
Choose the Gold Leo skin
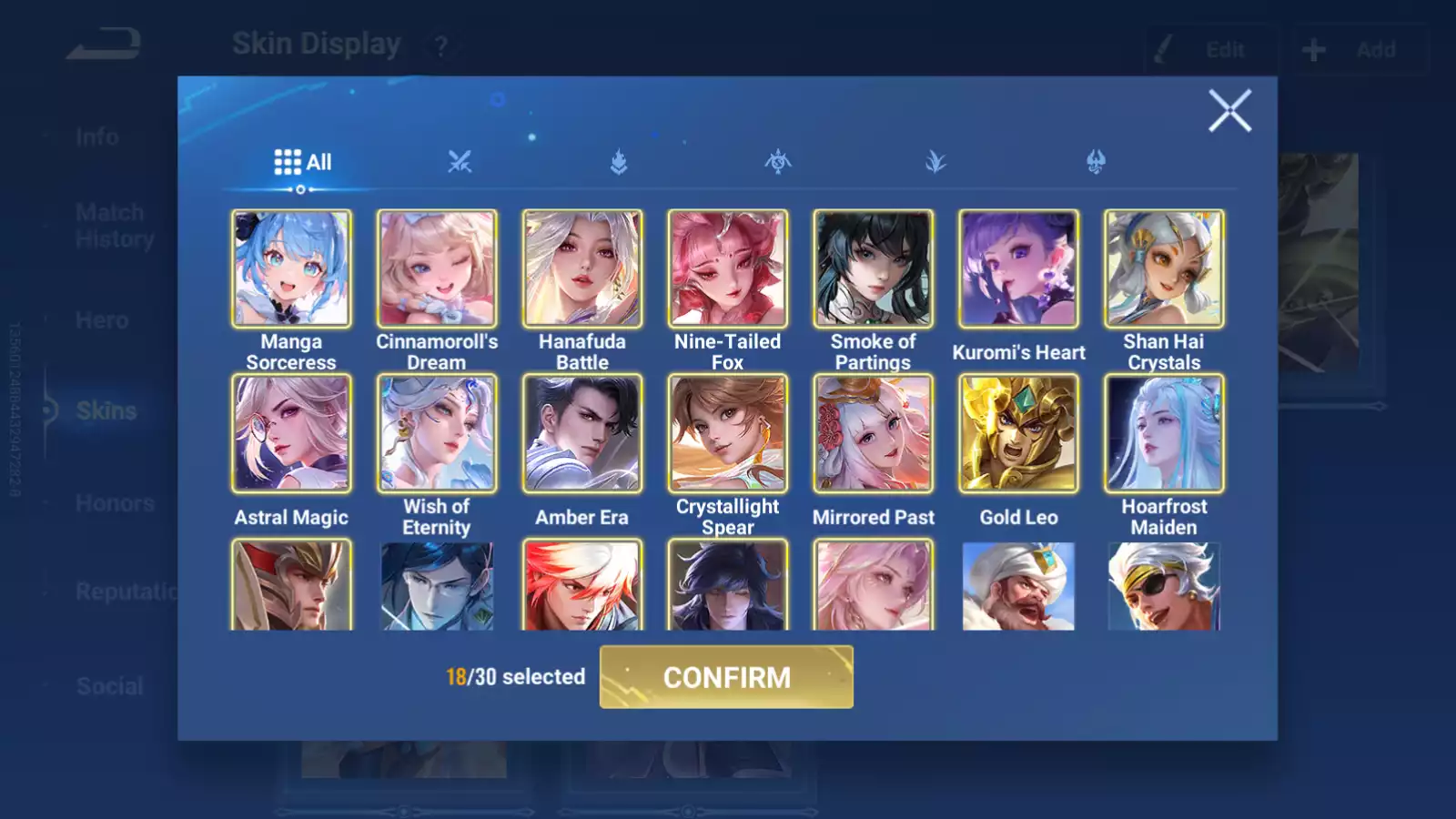1018,434
